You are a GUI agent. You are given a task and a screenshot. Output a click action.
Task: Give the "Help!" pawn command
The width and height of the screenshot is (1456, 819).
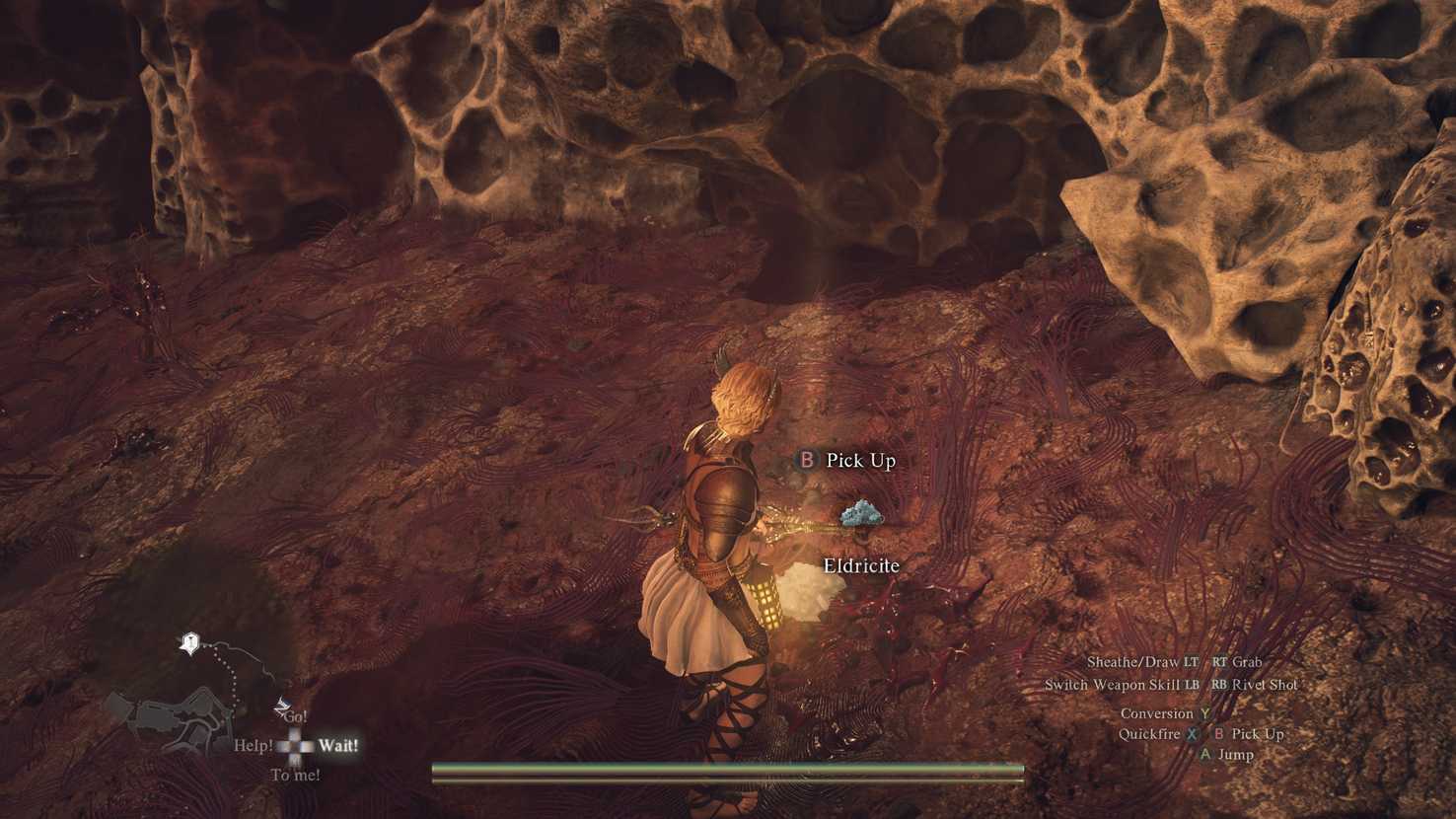pos(253,745)
